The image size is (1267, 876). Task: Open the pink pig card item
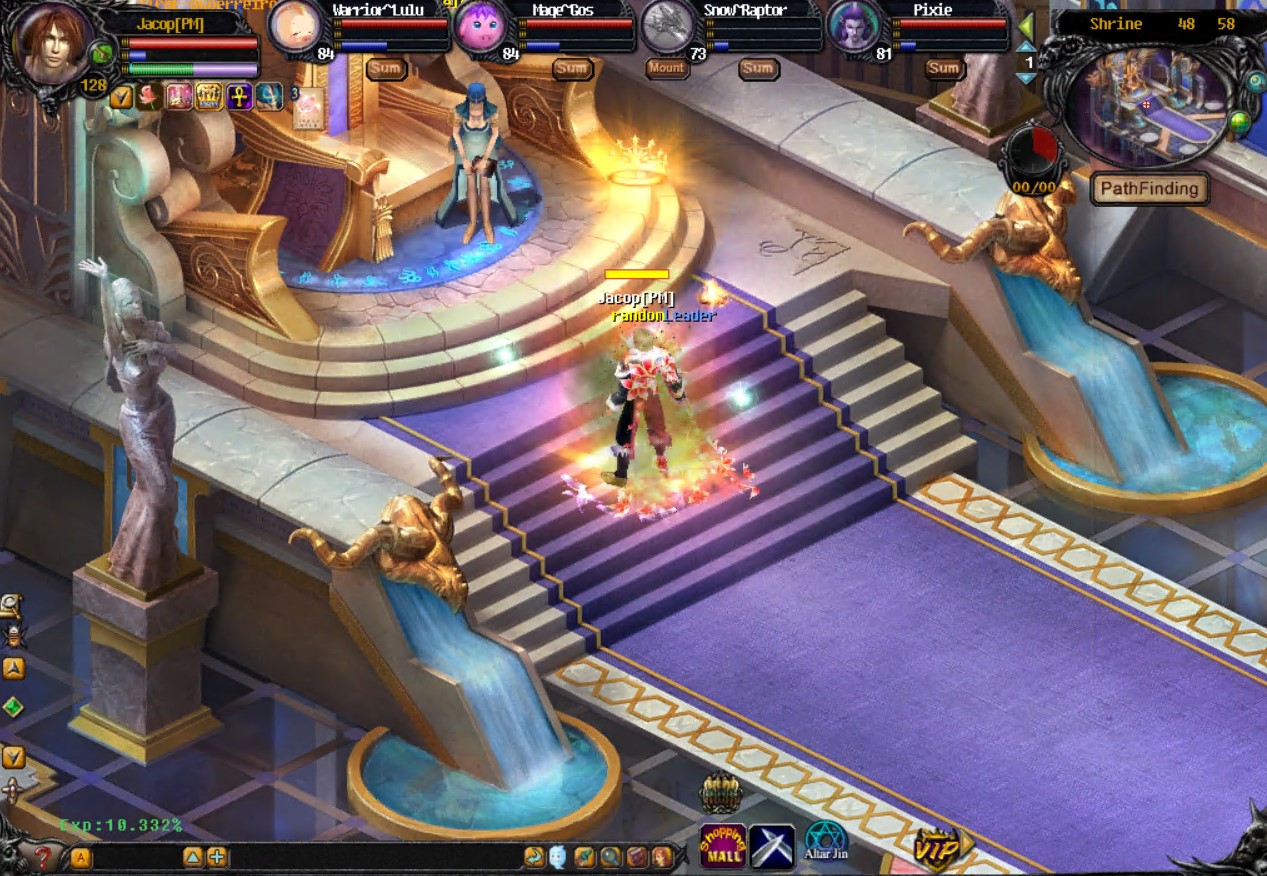coord(309,107)
